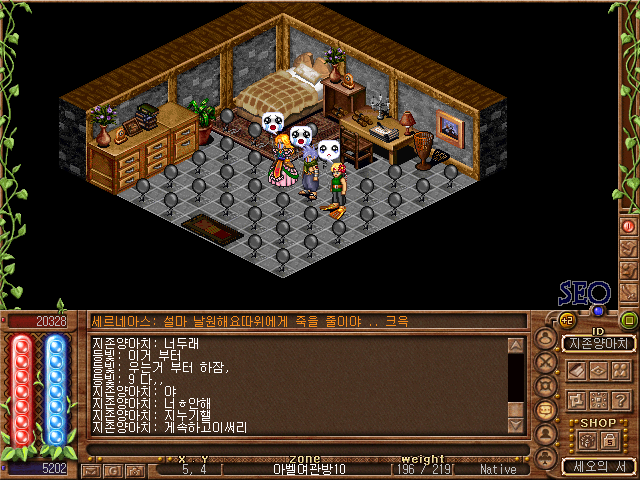
Task: Click the highlighted speech bubble round button
Action: [x=546, y=409]
